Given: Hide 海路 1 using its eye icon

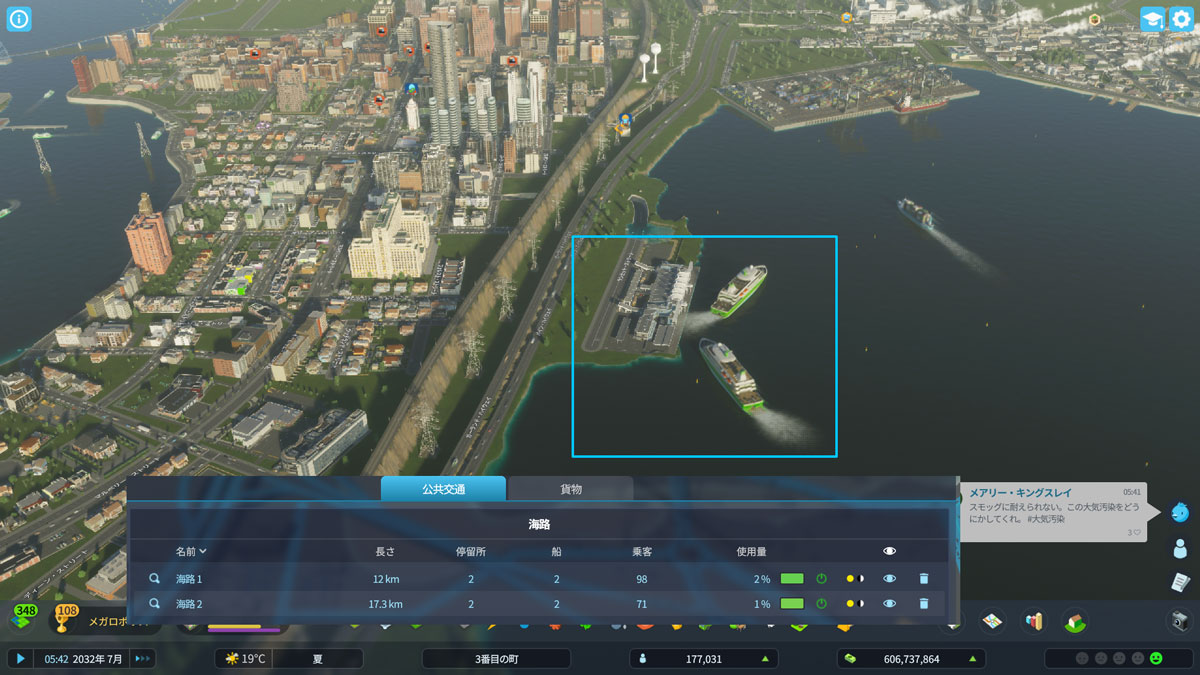Looking at the screenshot, I should 889,579.
